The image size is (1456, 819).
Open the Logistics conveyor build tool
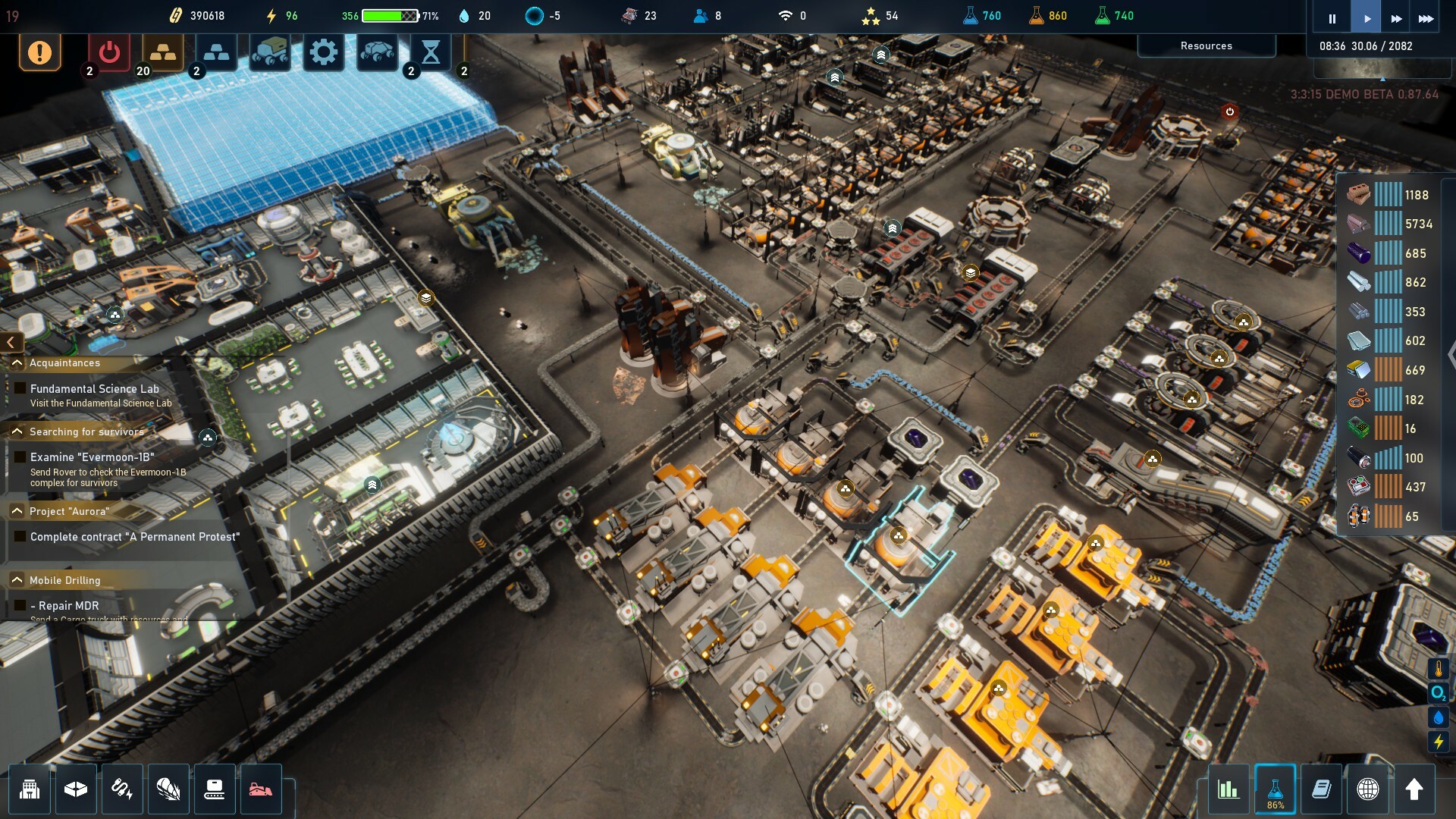tap(215, 789)
